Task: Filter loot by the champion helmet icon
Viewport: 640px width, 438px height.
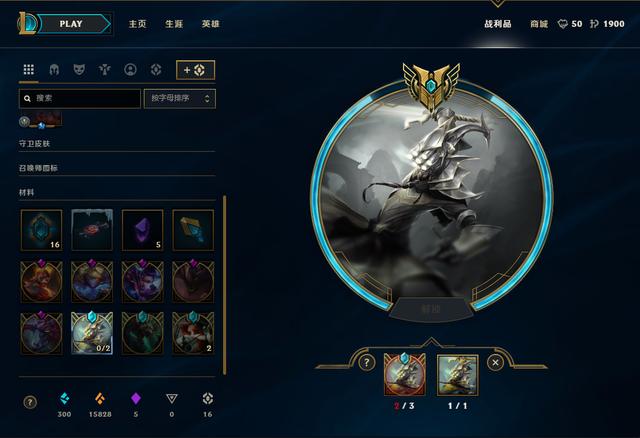Action: 55,70
